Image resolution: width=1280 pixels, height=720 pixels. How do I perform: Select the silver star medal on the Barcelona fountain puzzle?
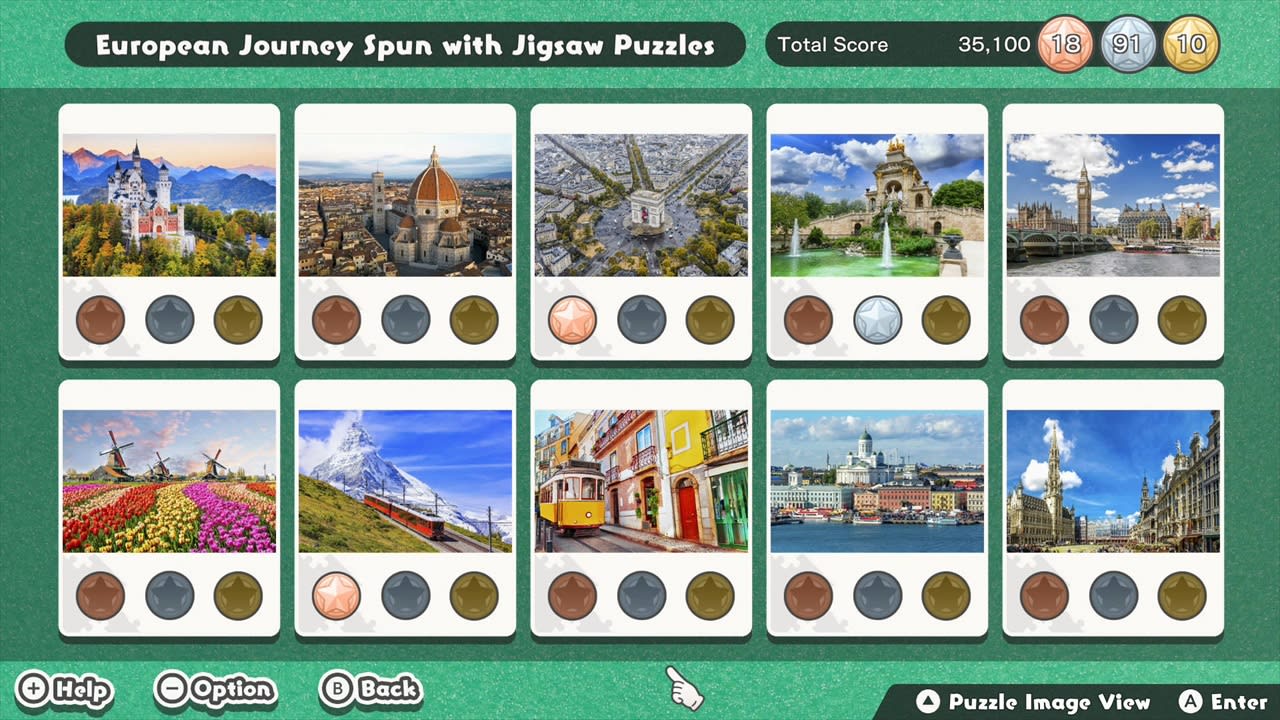pyautogui.click(x=878, y=320)
